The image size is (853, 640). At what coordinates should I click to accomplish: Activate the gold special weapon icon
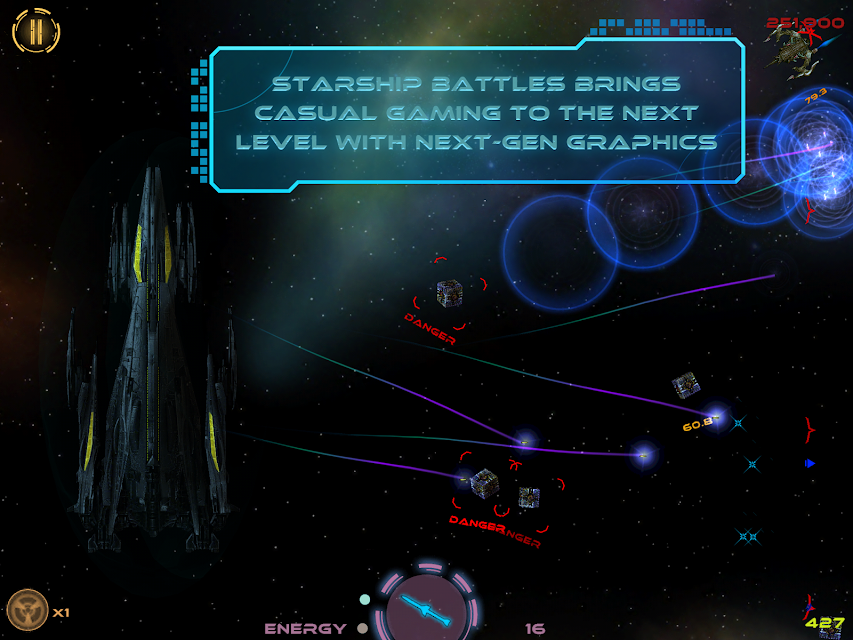pyautogui.click(x=27, y=610)
